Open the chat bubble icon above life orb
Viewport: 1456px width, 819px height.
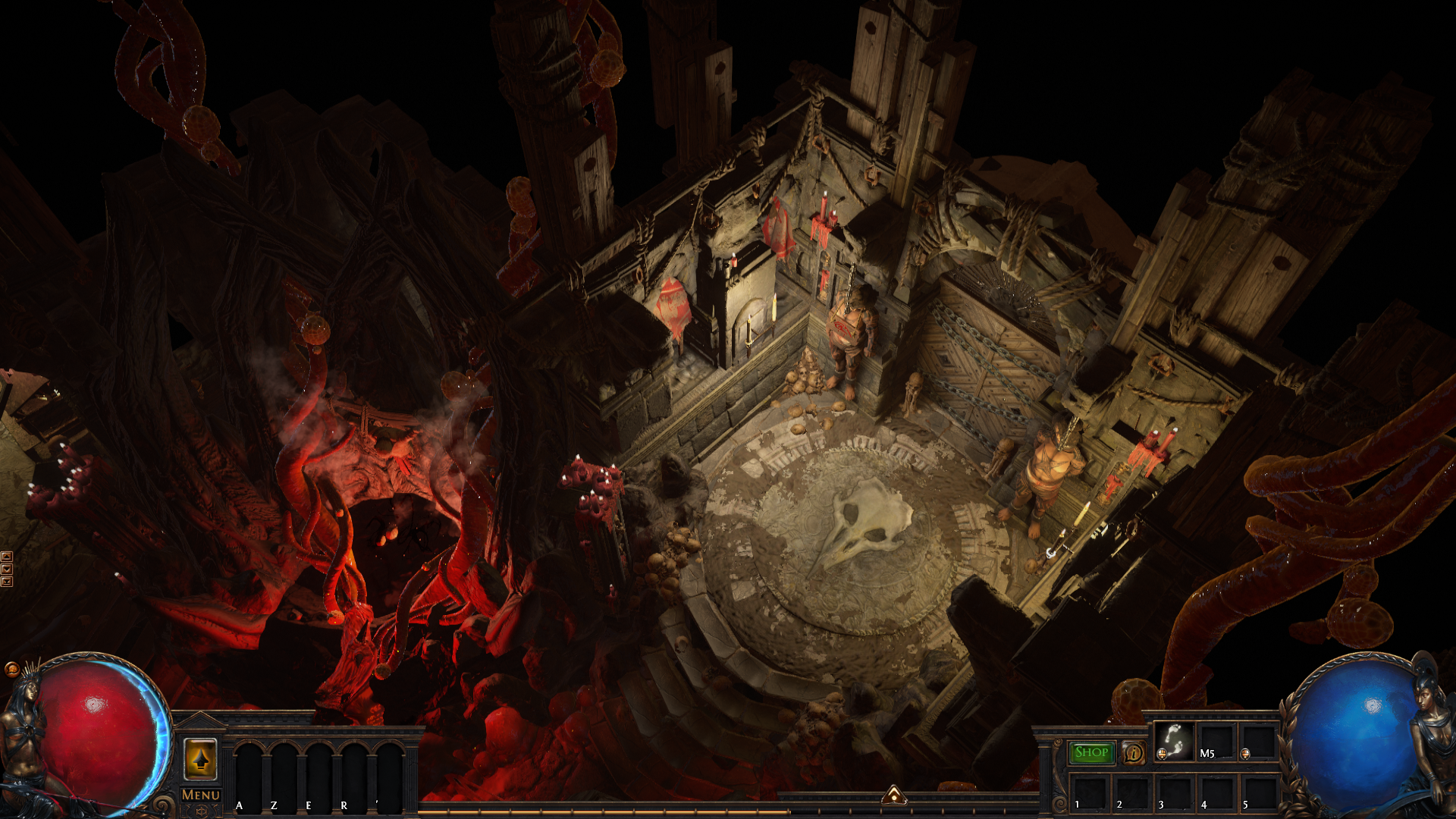[x=11, y=669]
